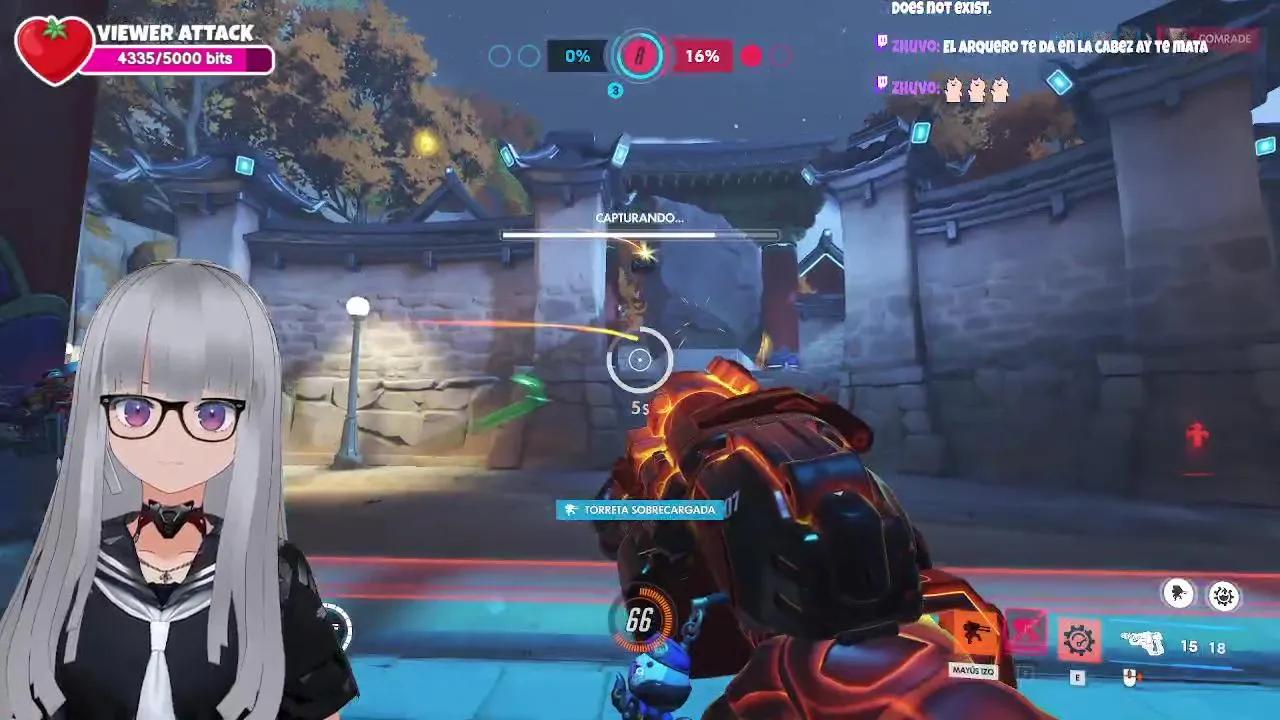
Task: Click the Rivet Gun weapon icon
Action: click(1143, 642)
